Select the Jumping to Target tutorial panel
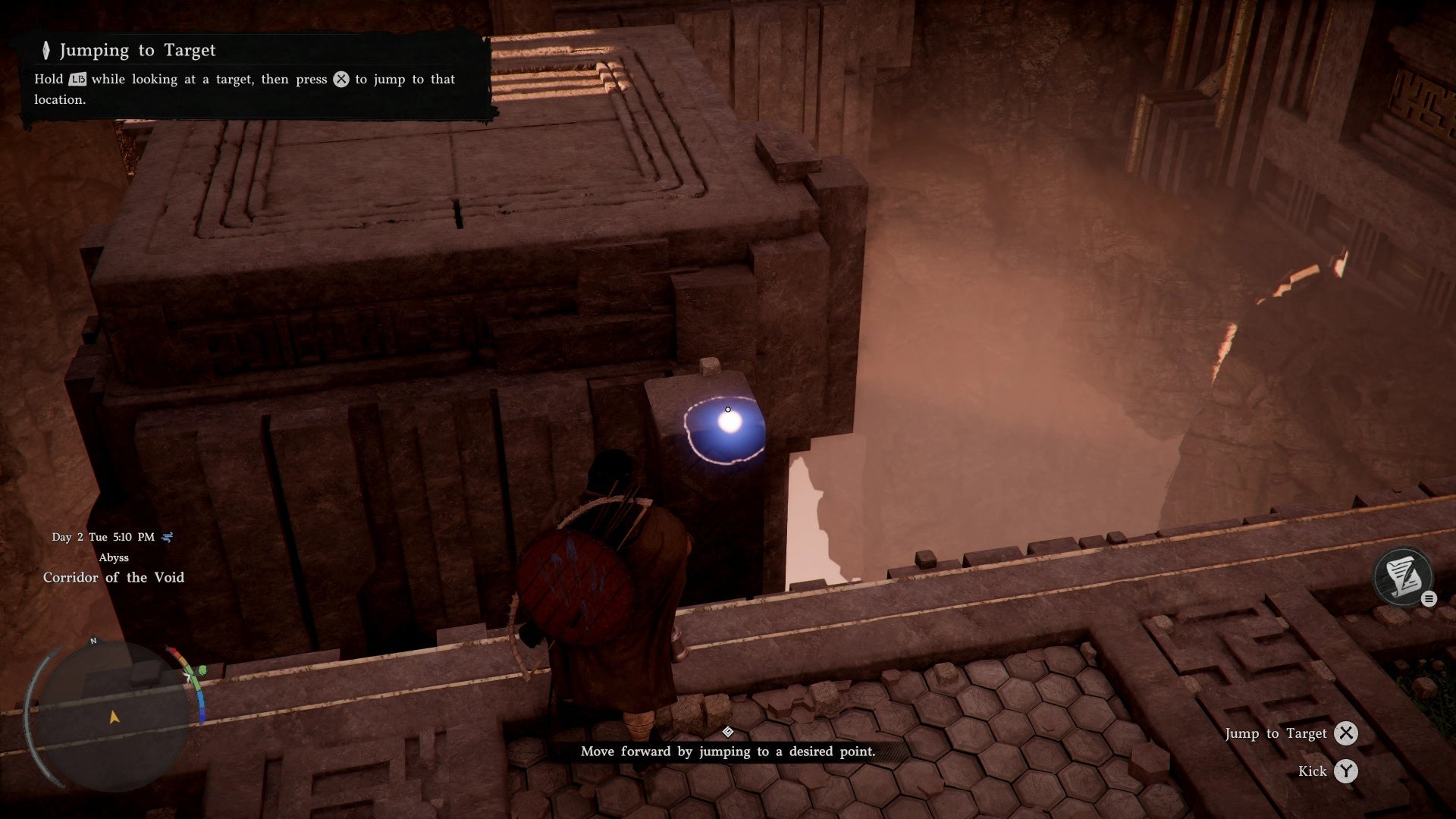 [254, 74]
